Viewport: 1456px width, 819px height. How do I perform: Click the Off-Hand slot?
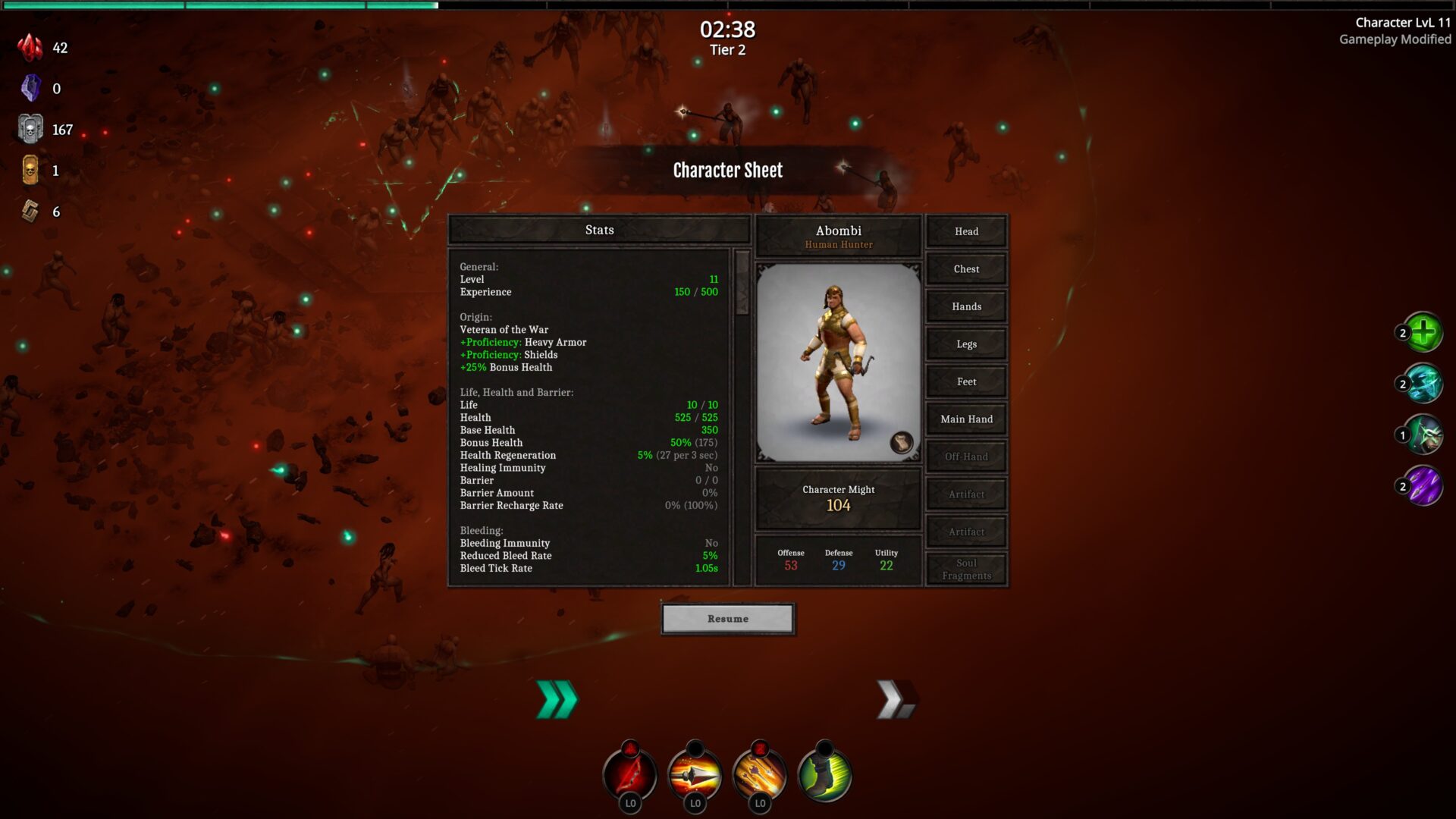point(966,457)
